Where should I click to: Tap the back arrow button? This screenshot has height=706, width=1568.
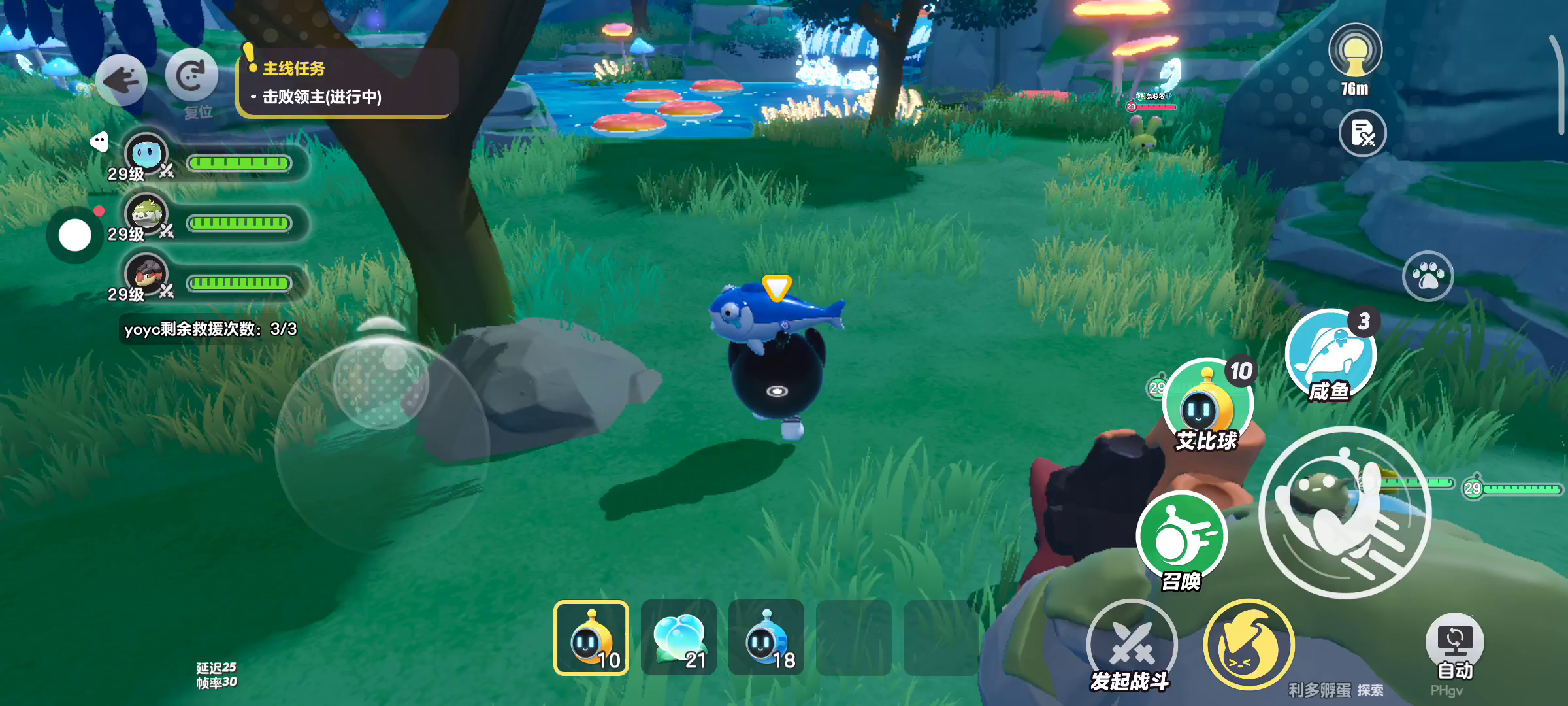click(x=122, y=80)
